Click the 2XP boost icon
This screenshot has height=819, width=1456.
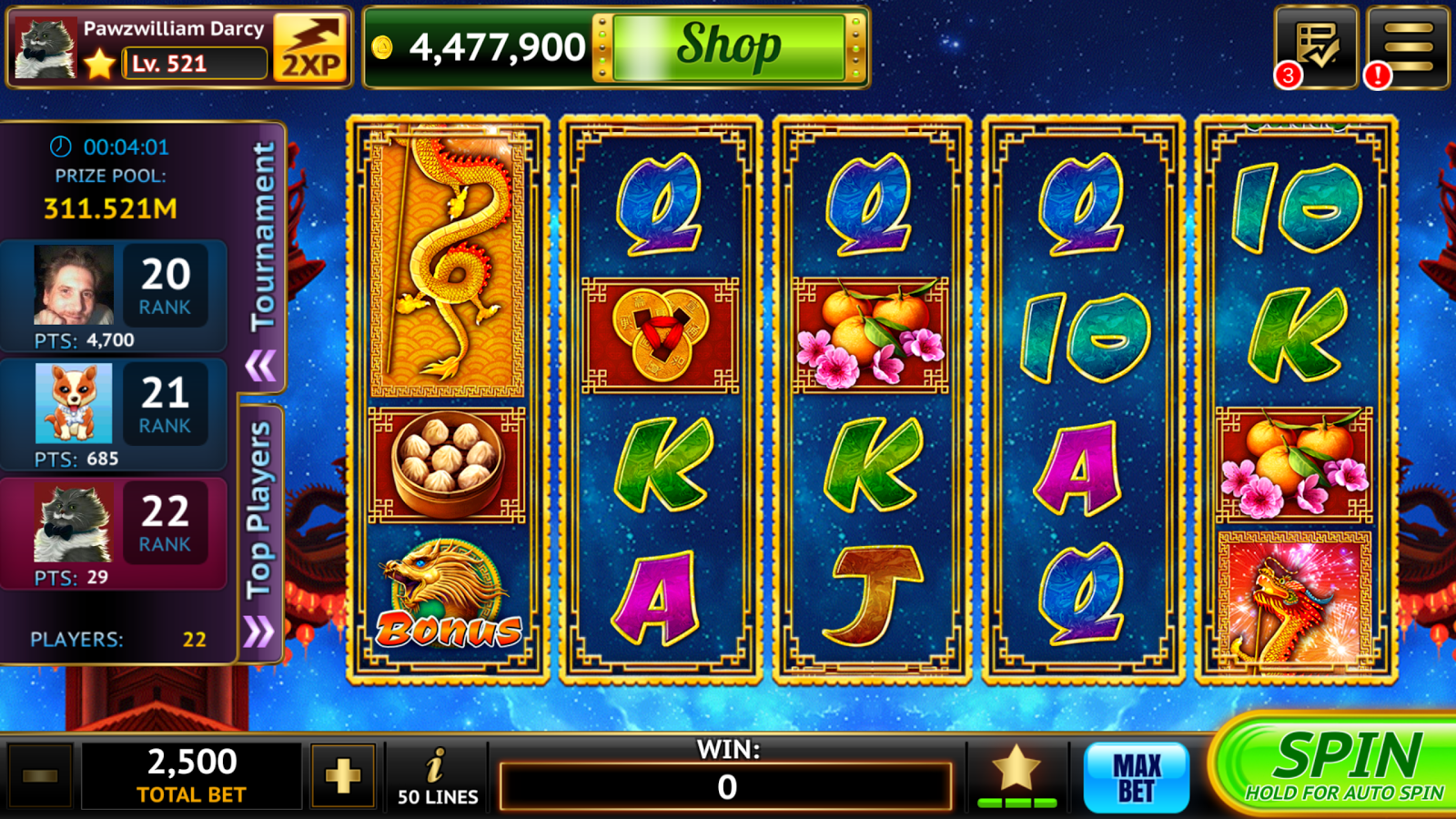311,47
